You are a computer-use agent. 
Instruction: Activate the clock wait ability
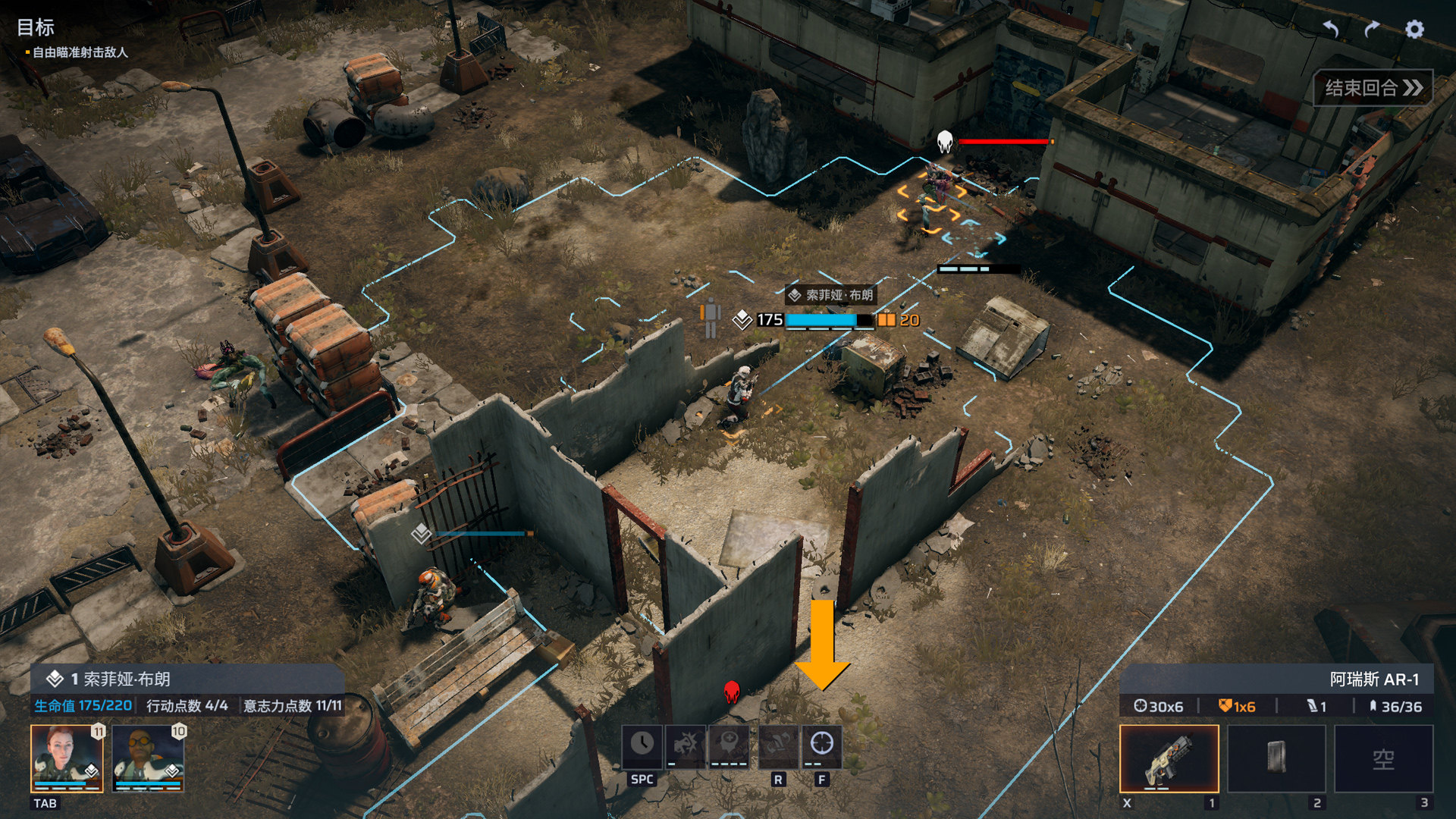[642, 745]
